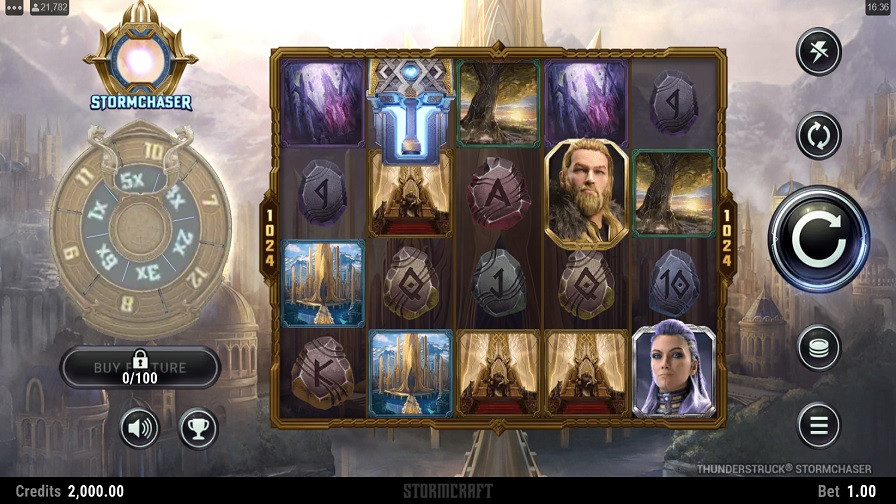Toggle sound with the speaker button

point(140,429)
